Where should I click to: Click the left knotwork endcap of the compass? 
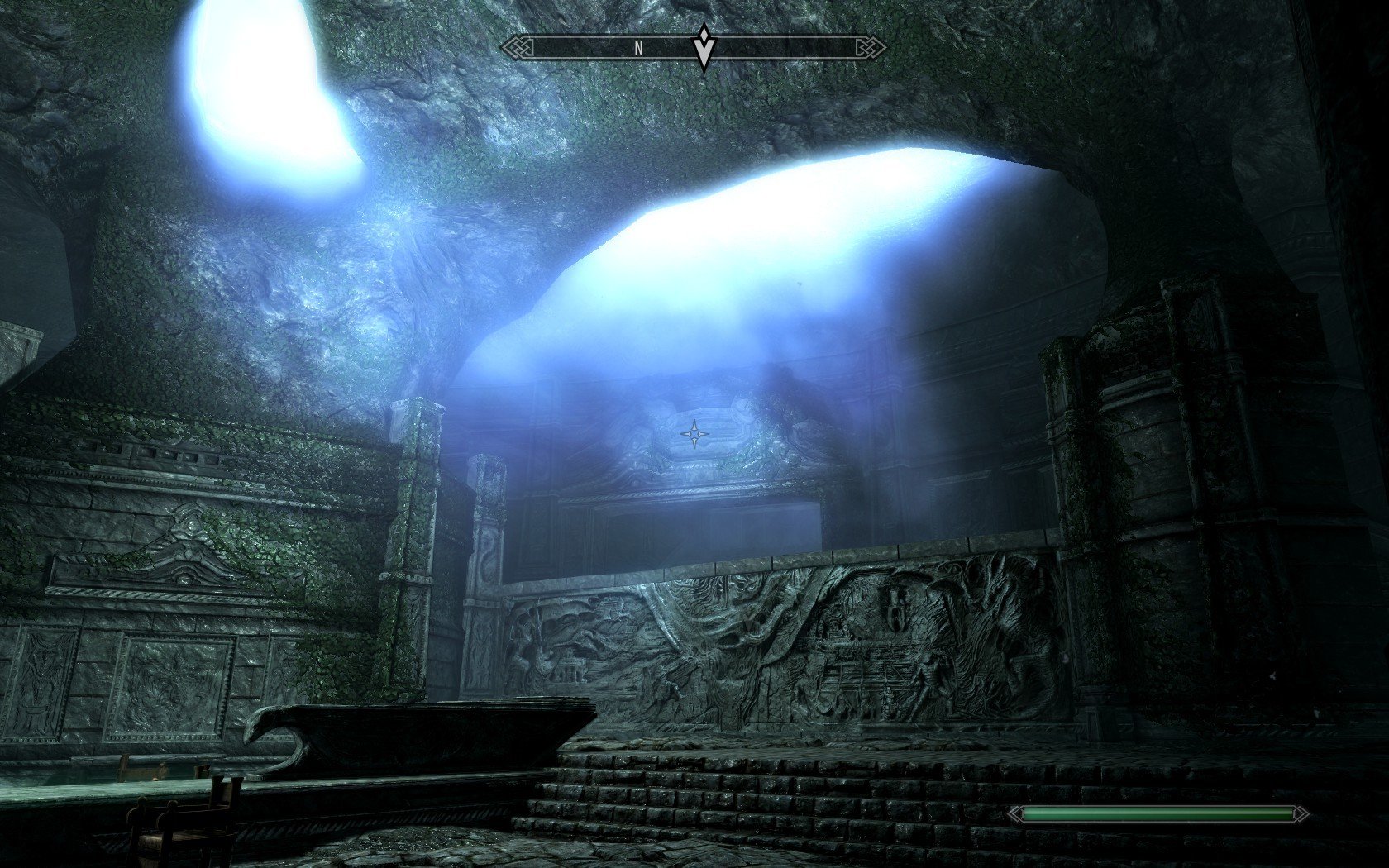point(517,47)
